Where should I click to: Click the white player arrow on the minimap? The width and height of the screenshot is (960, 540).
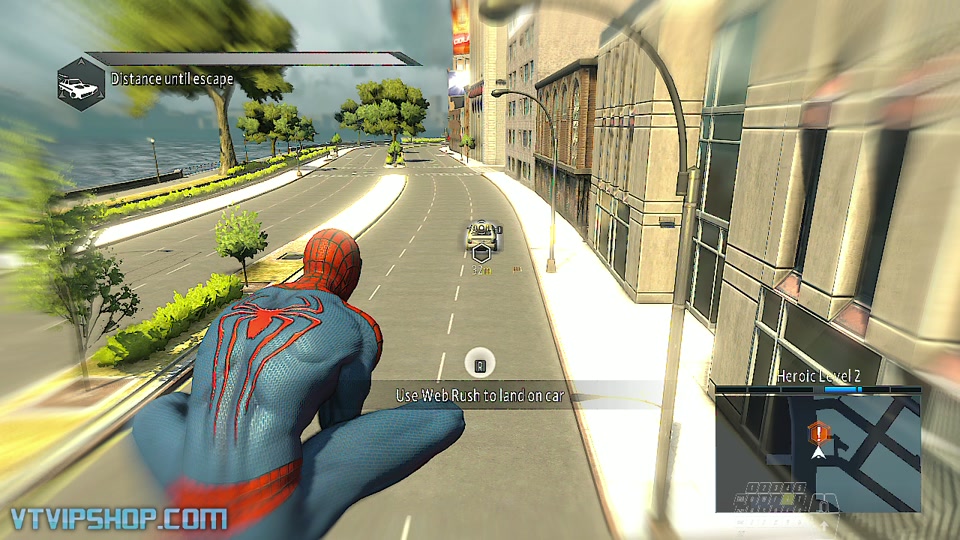click(x=819, y=453)
